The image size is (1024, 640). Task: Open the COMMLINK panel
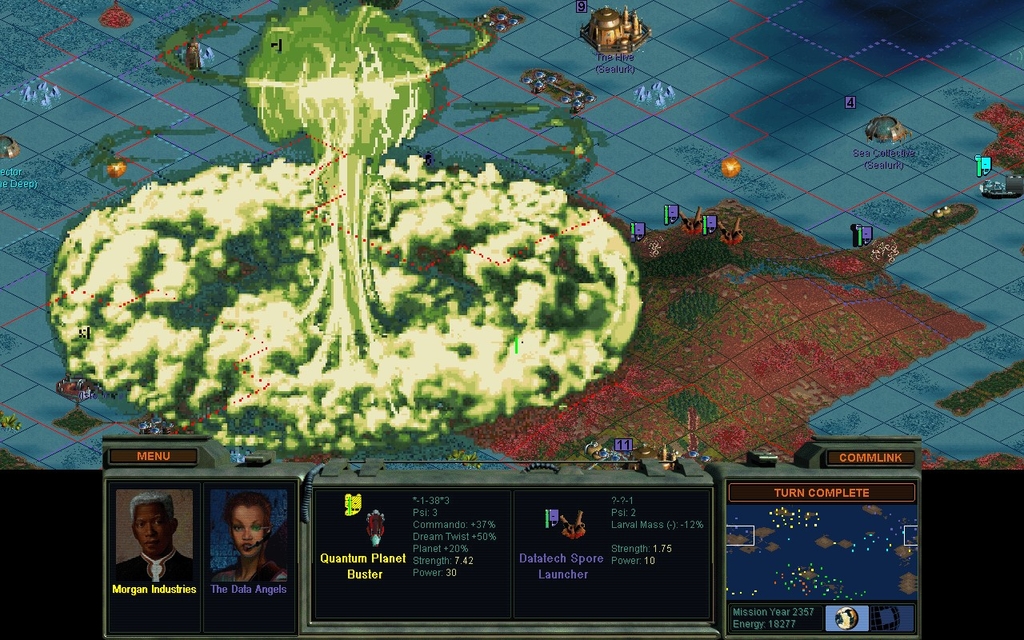[869, 457]
